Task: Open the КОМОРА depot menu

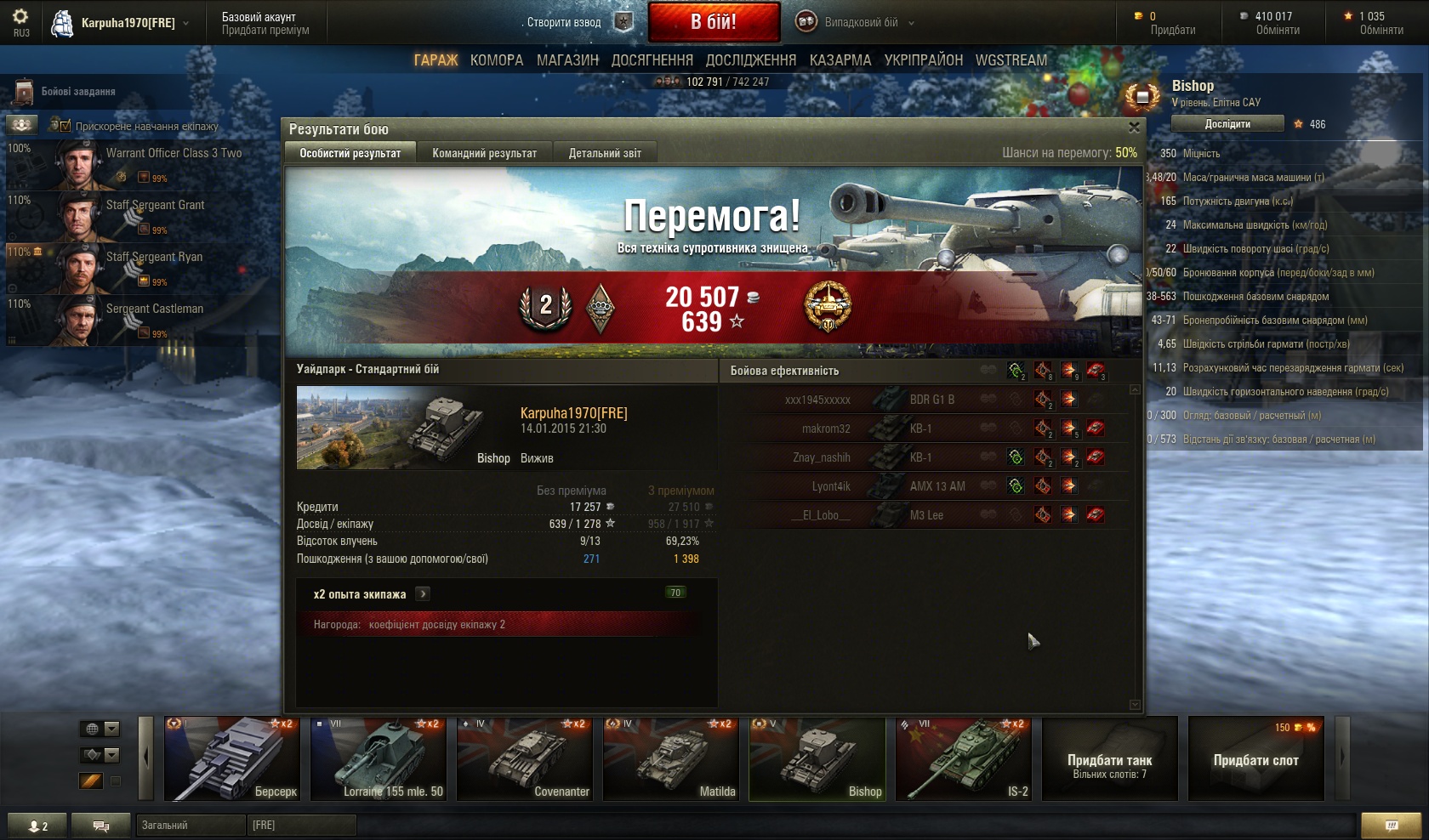Action: (497, 60)
